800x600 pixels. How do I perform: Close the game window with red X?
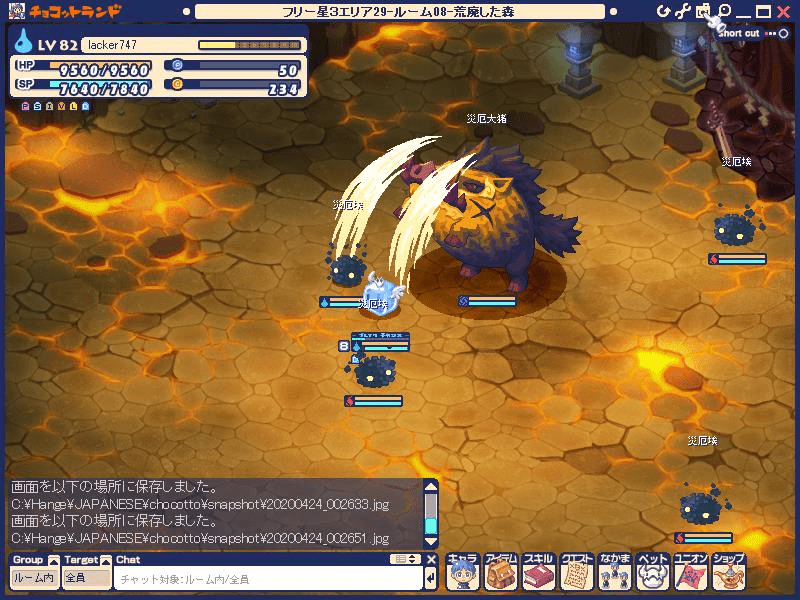(x=785, y=12)
